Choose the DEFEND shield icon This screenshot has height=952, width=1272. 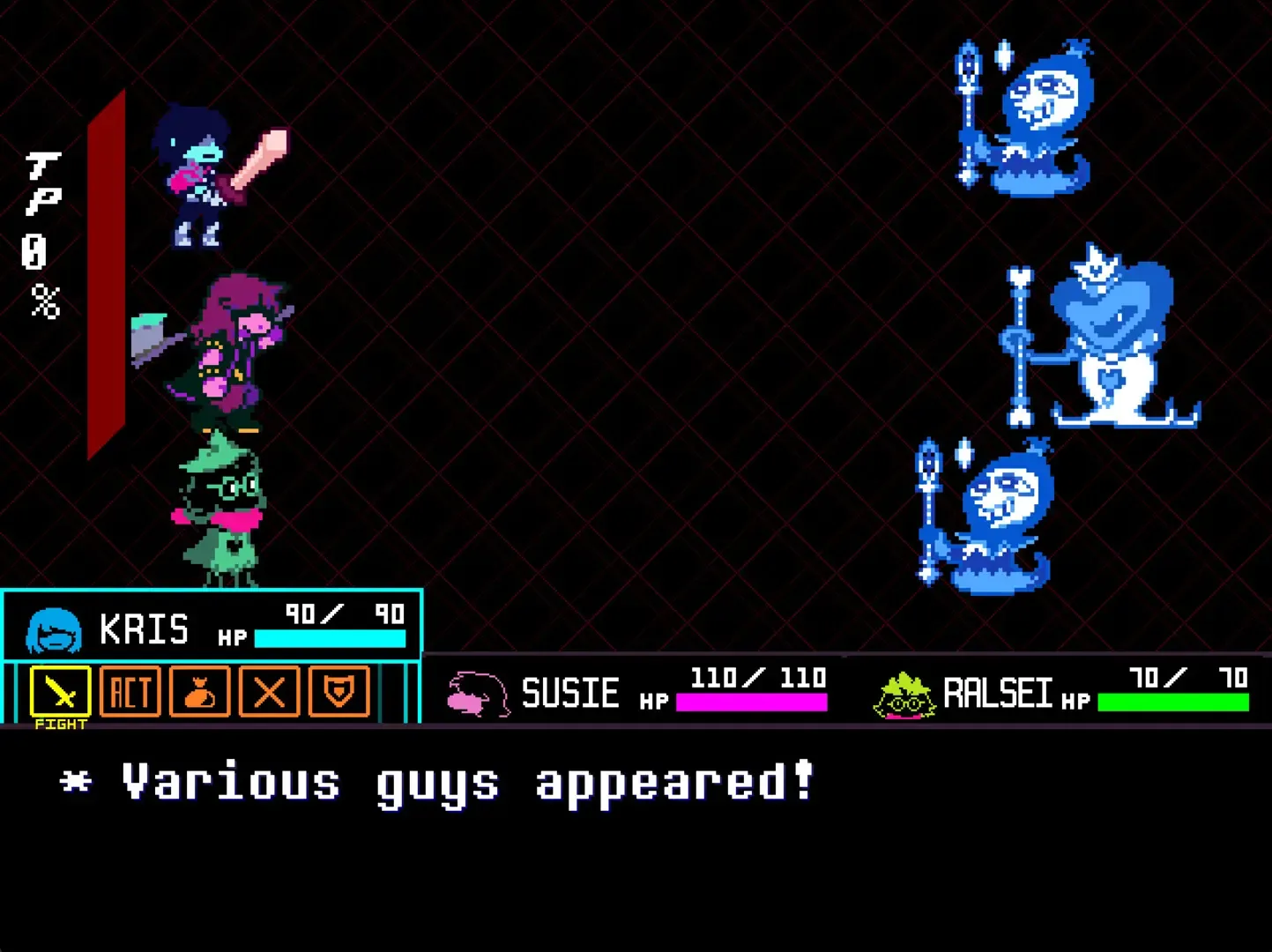(x=338, y=694)
